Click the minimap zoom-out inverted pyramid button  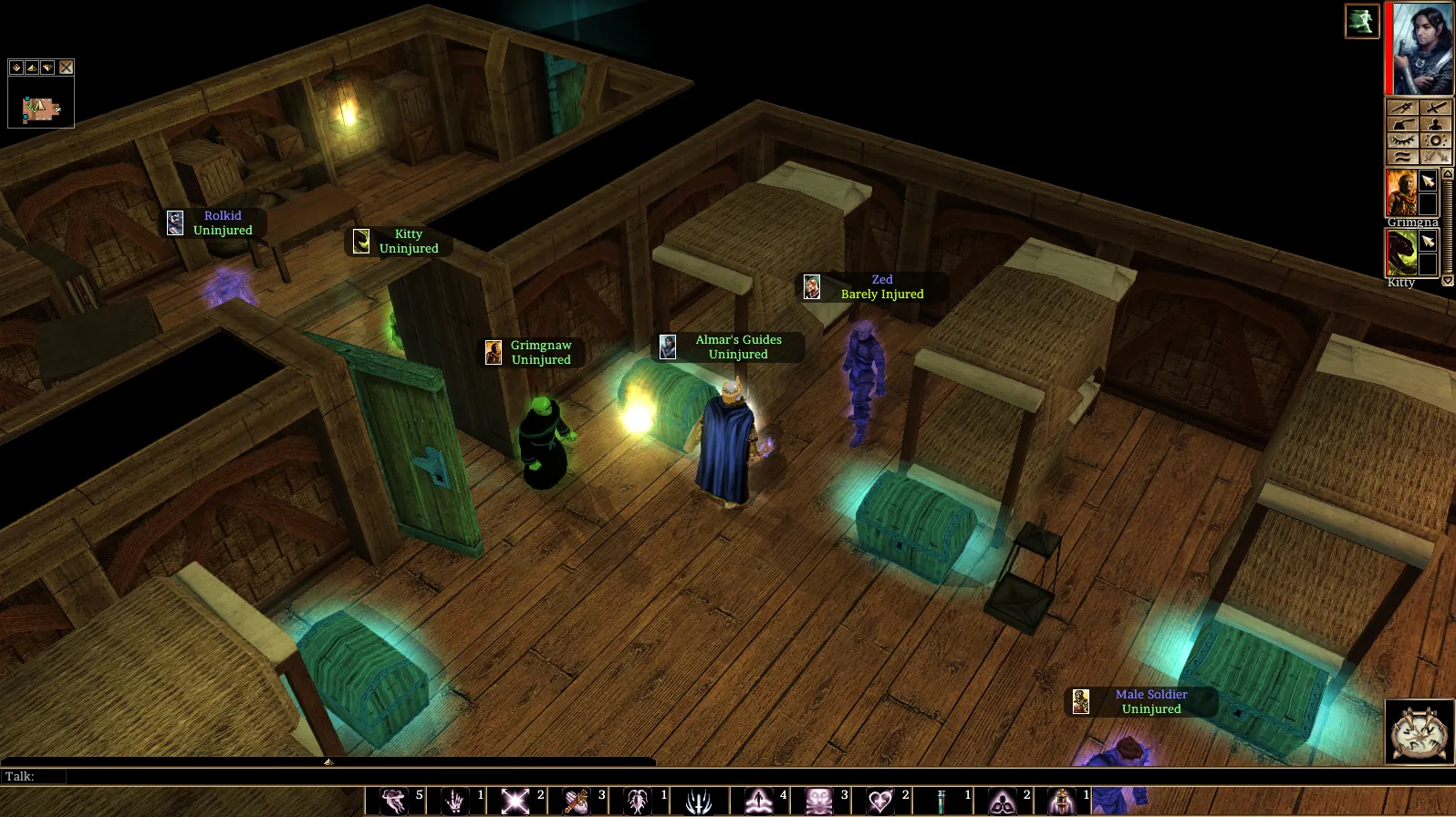click(47, 67)
